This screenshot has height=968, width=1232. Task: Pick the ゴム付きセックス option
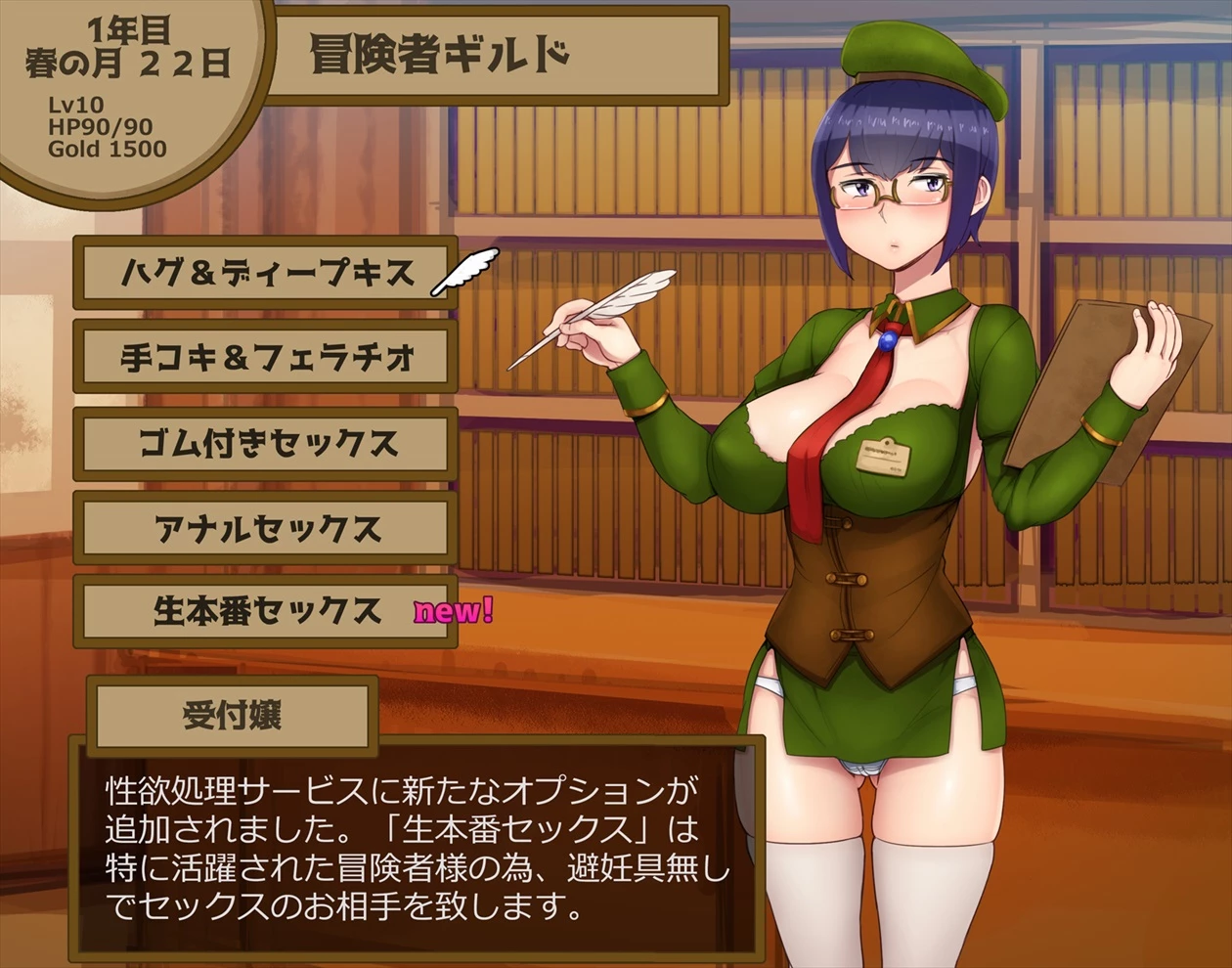[x=266, y=444]
